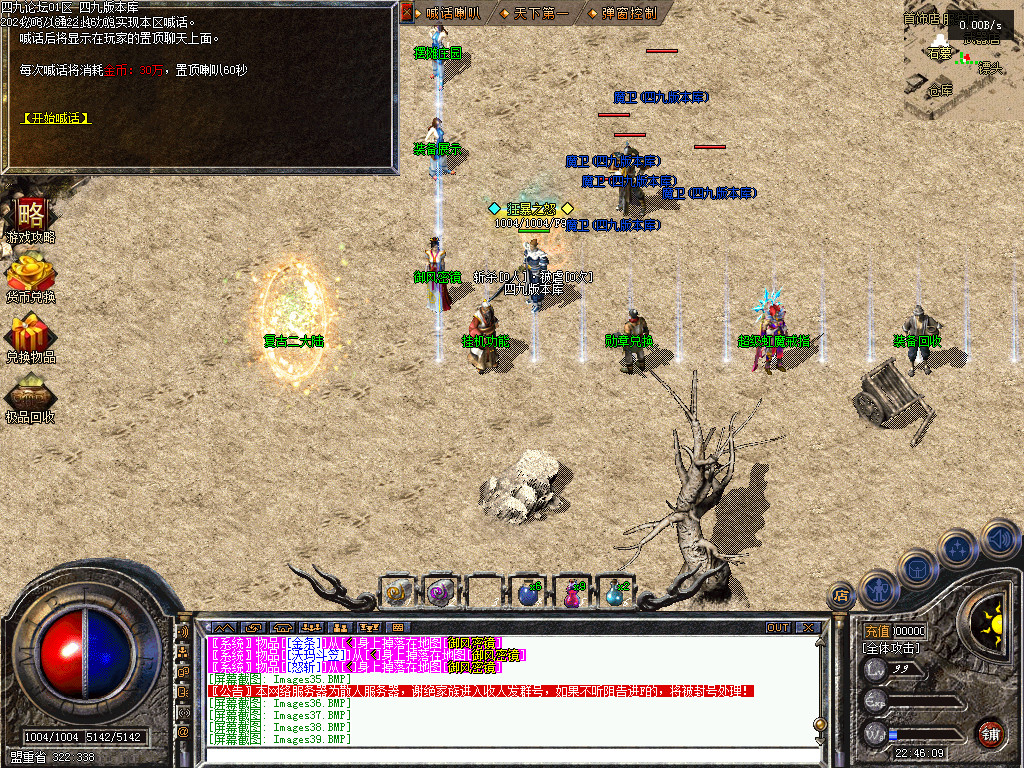The width and height of the screenshot is (1024, 768).
Task: Open the skills sparkle round button
Action: click(x=957, y=548)
